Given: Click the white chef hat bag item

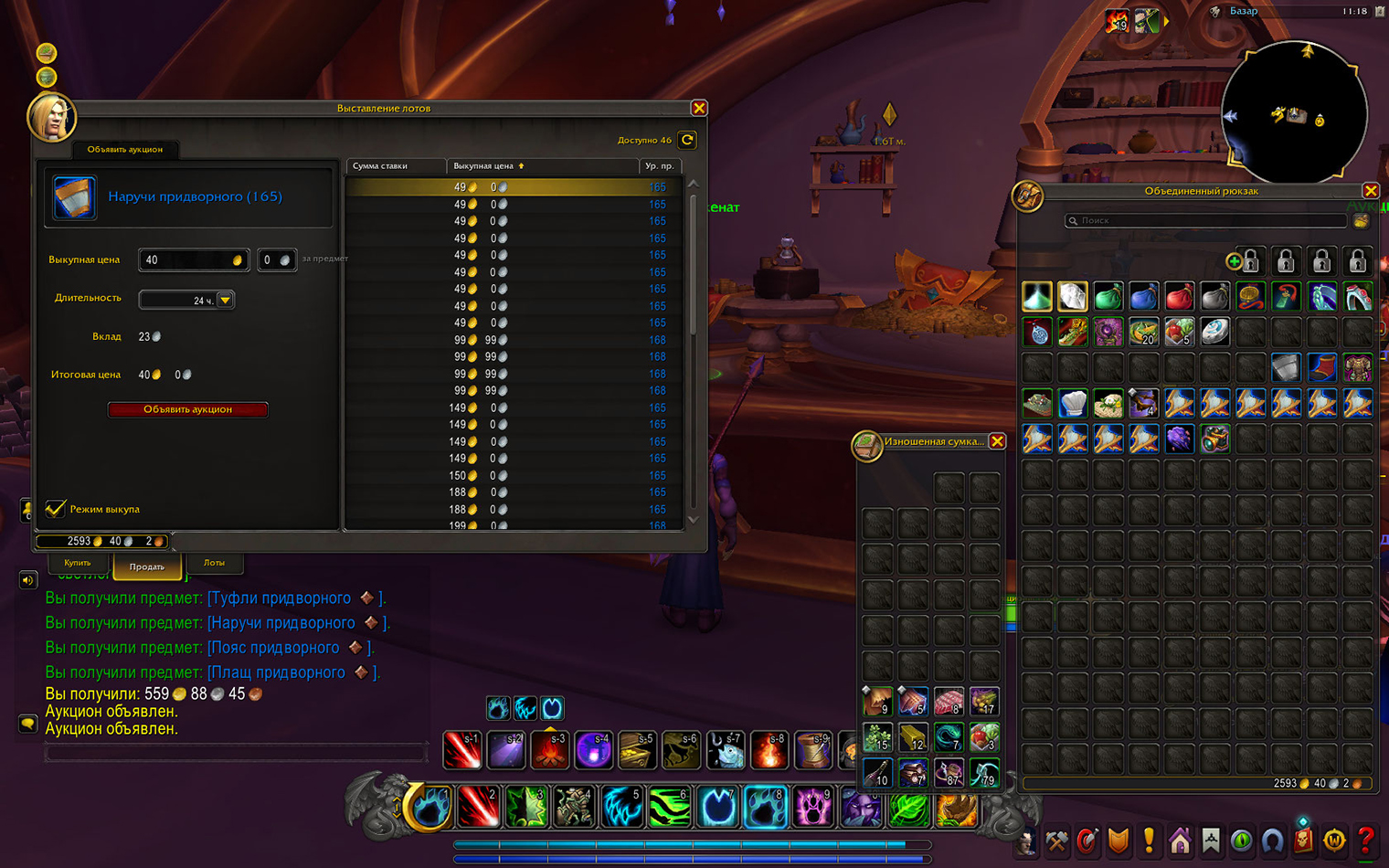Looking at the screenshot, I should [1073, 403].
